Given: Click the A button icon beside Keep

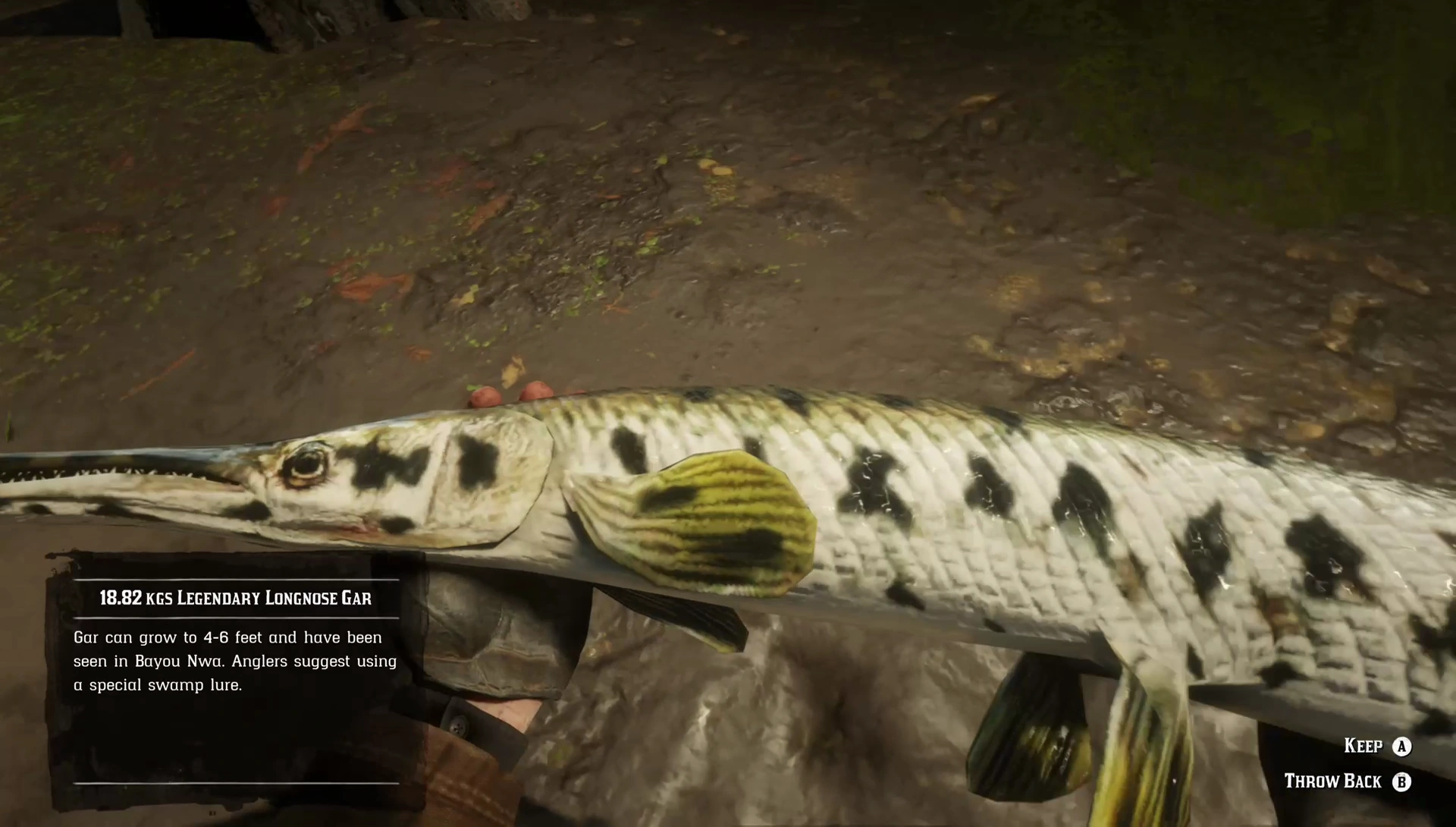Looking at the screenshot, I should click(1402, 747).
